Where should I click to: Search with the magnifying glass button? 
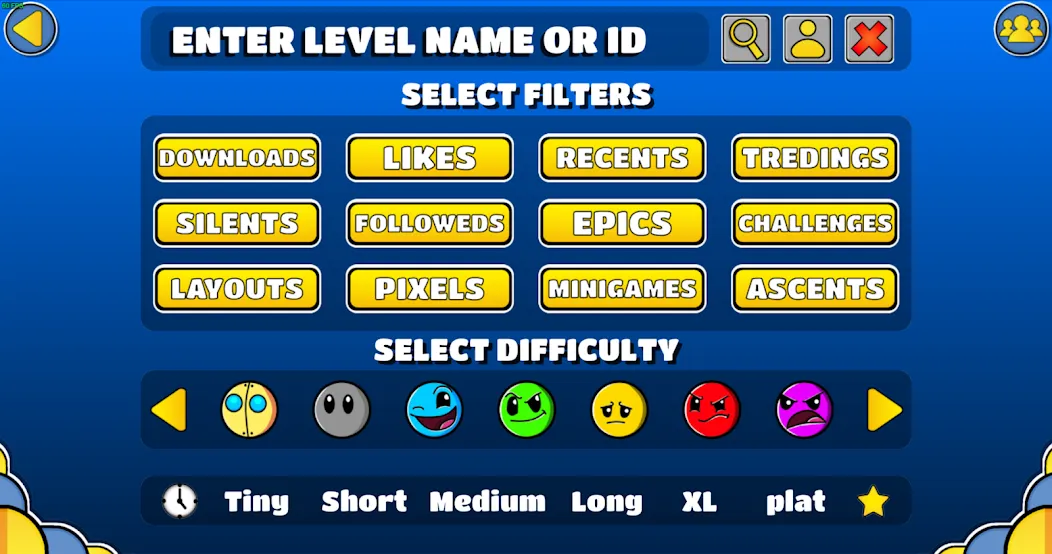tap(746, 39)
